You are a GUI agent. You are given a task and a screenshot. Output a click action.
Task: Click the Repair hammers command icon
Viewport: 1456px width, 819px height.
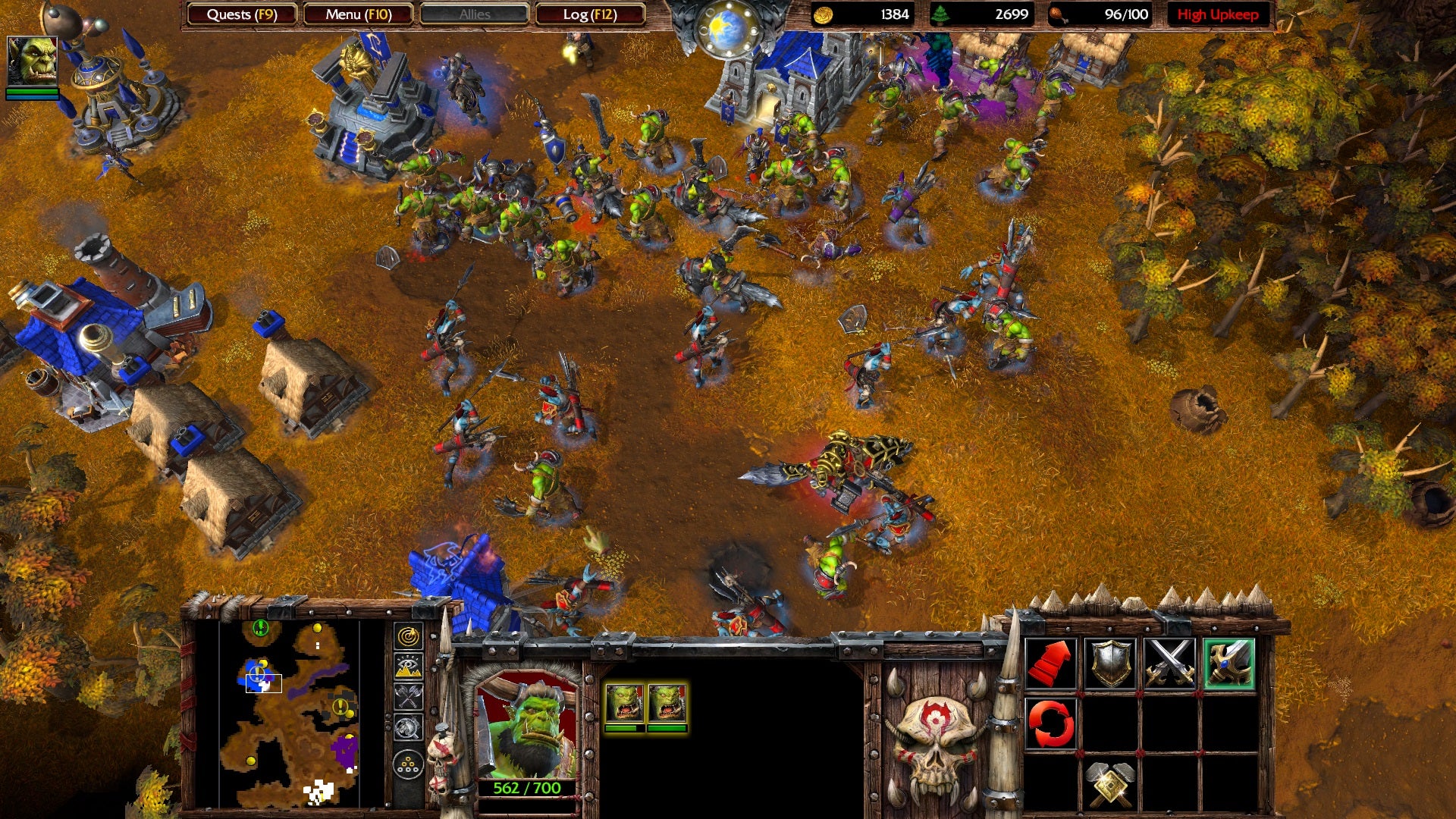click(x=1112, y=785)
